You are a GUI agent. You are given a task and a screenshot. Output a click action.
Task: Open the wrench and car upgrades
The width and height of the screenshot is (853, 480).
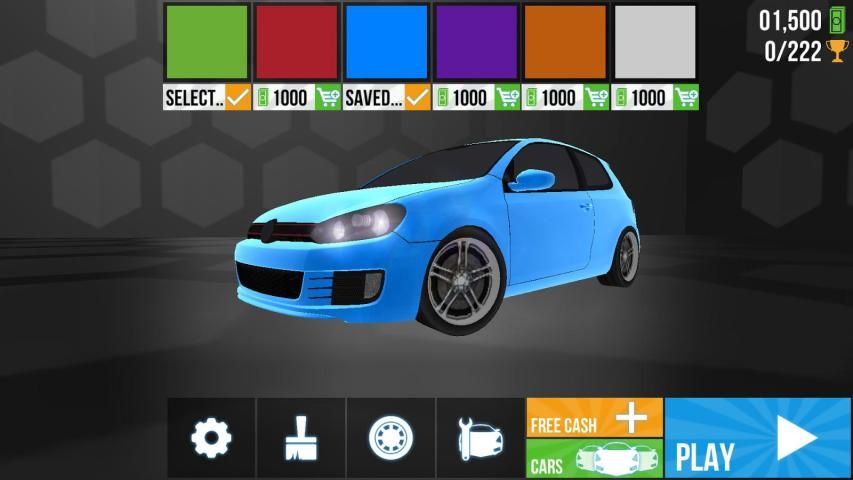click(480, 438)
